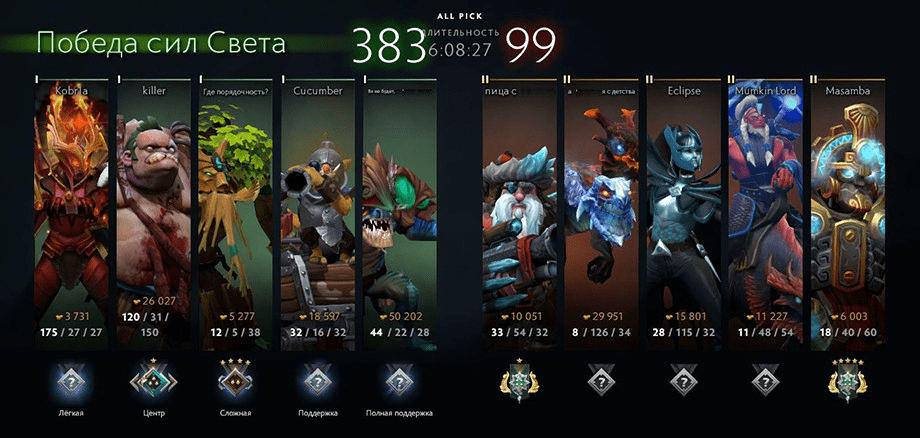This screenshot has width=920, height=438.
Task: Click the unknown rank medal under Eclipse
Action: (682, 381)
